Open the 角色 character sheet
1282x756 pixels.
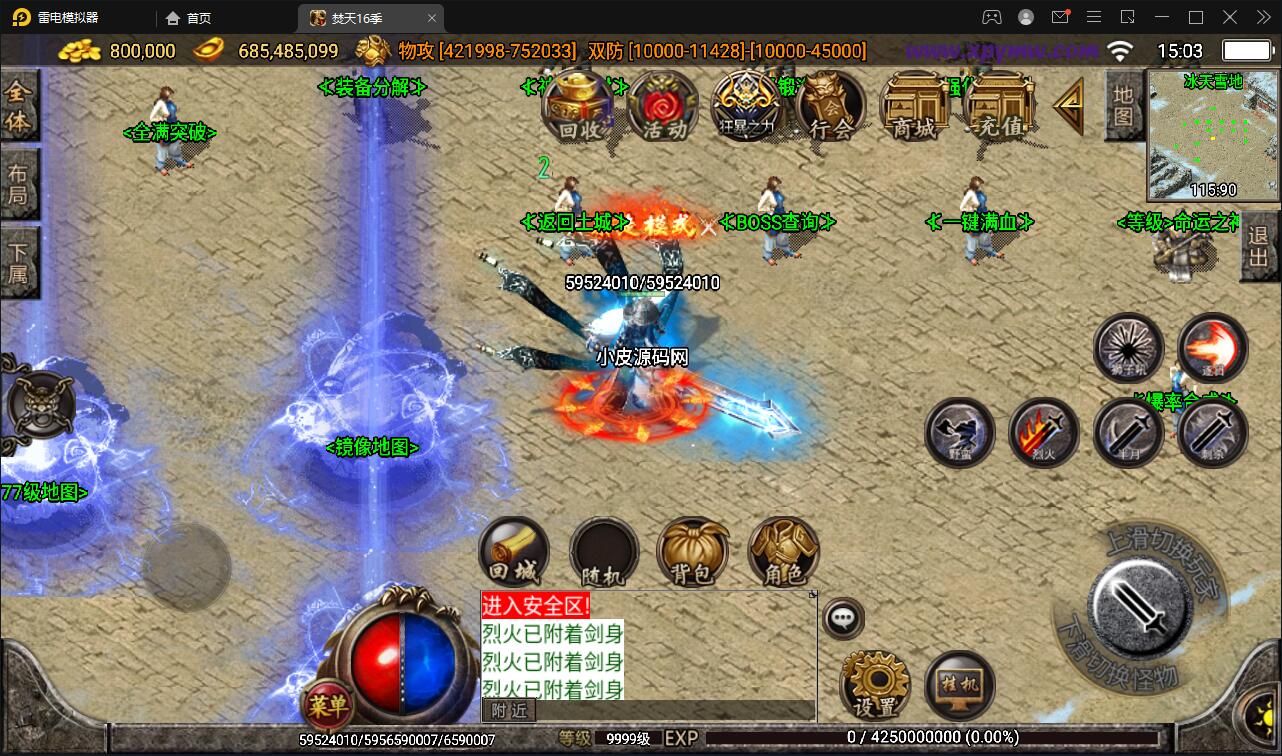(783, 552)
